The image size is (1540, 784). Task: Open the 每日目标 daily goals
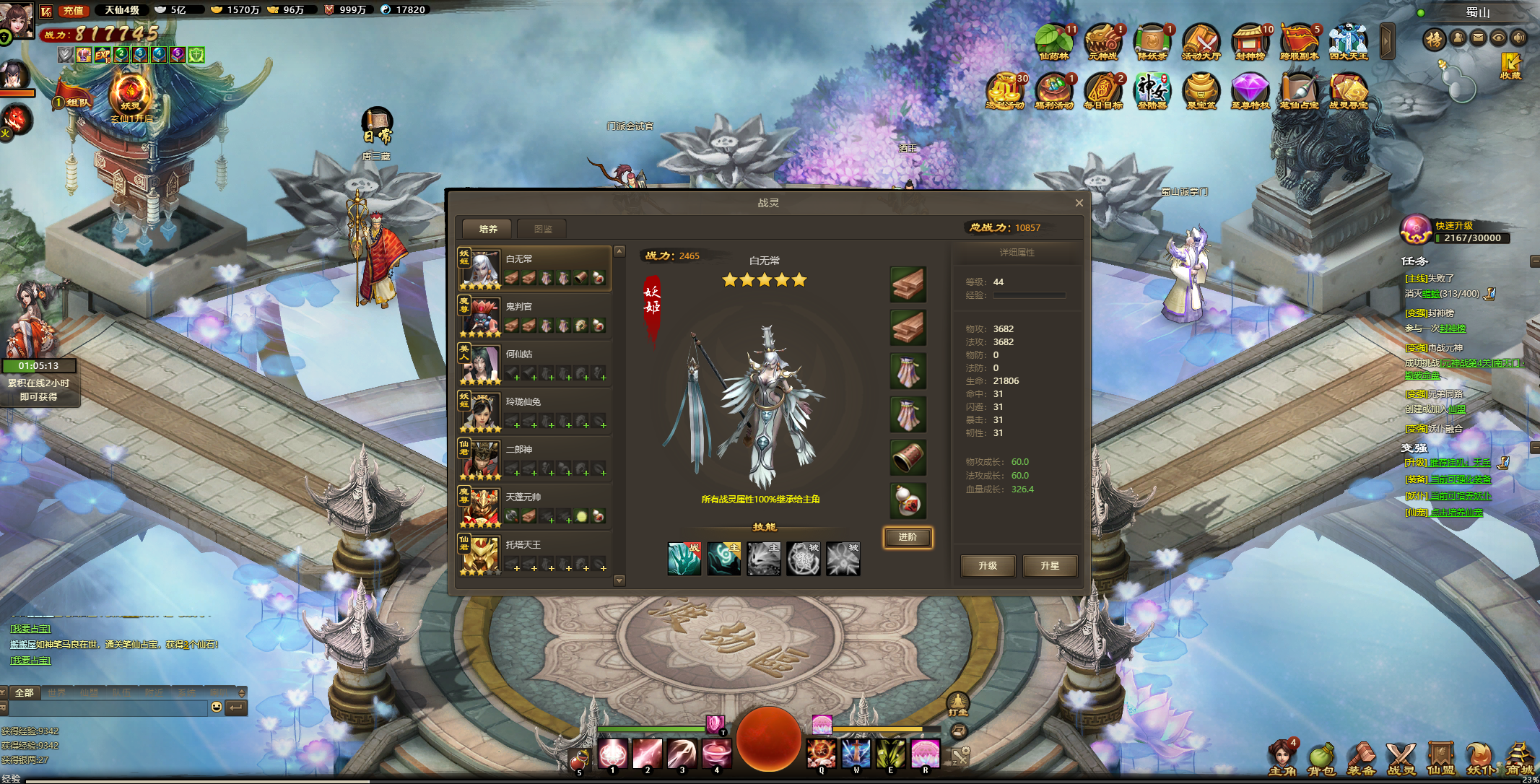point(1103,92)
